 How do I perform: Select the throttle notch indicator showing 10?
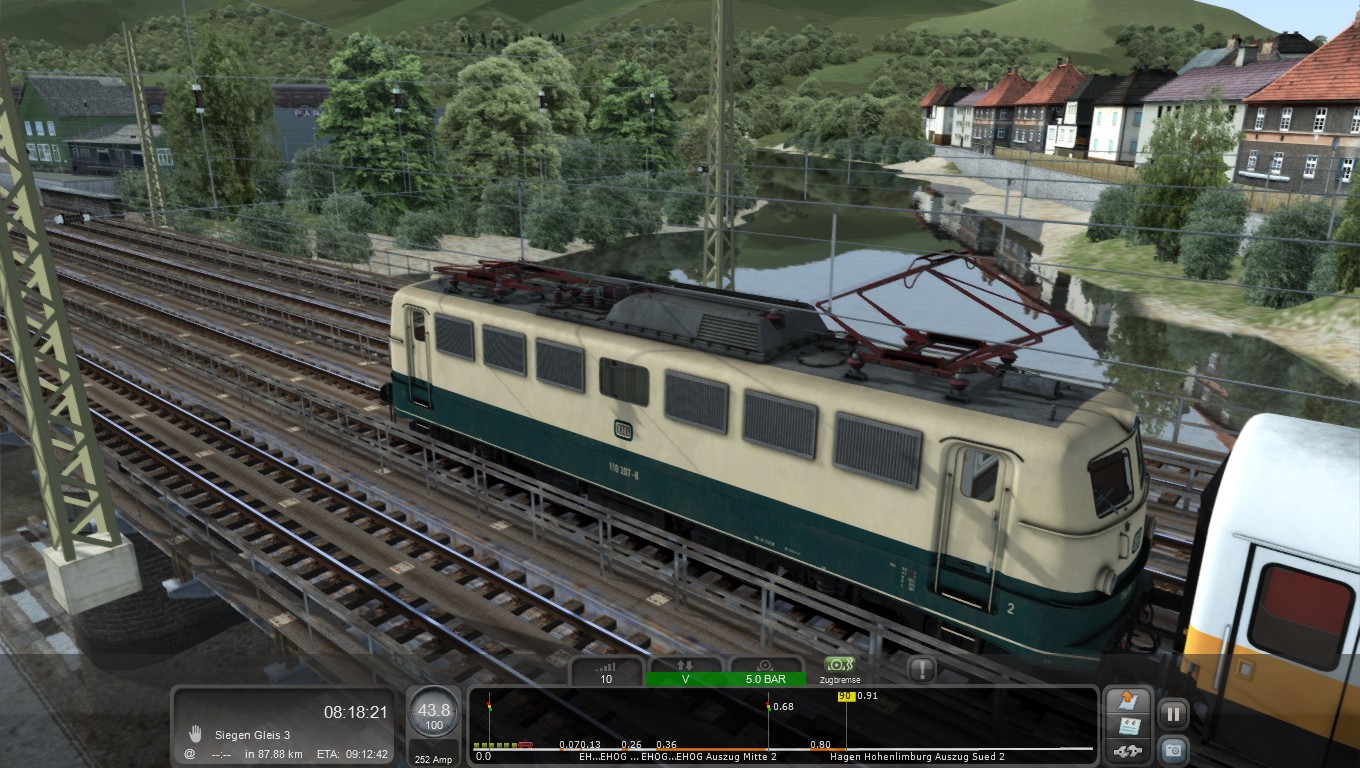click(x=606, y=672)
